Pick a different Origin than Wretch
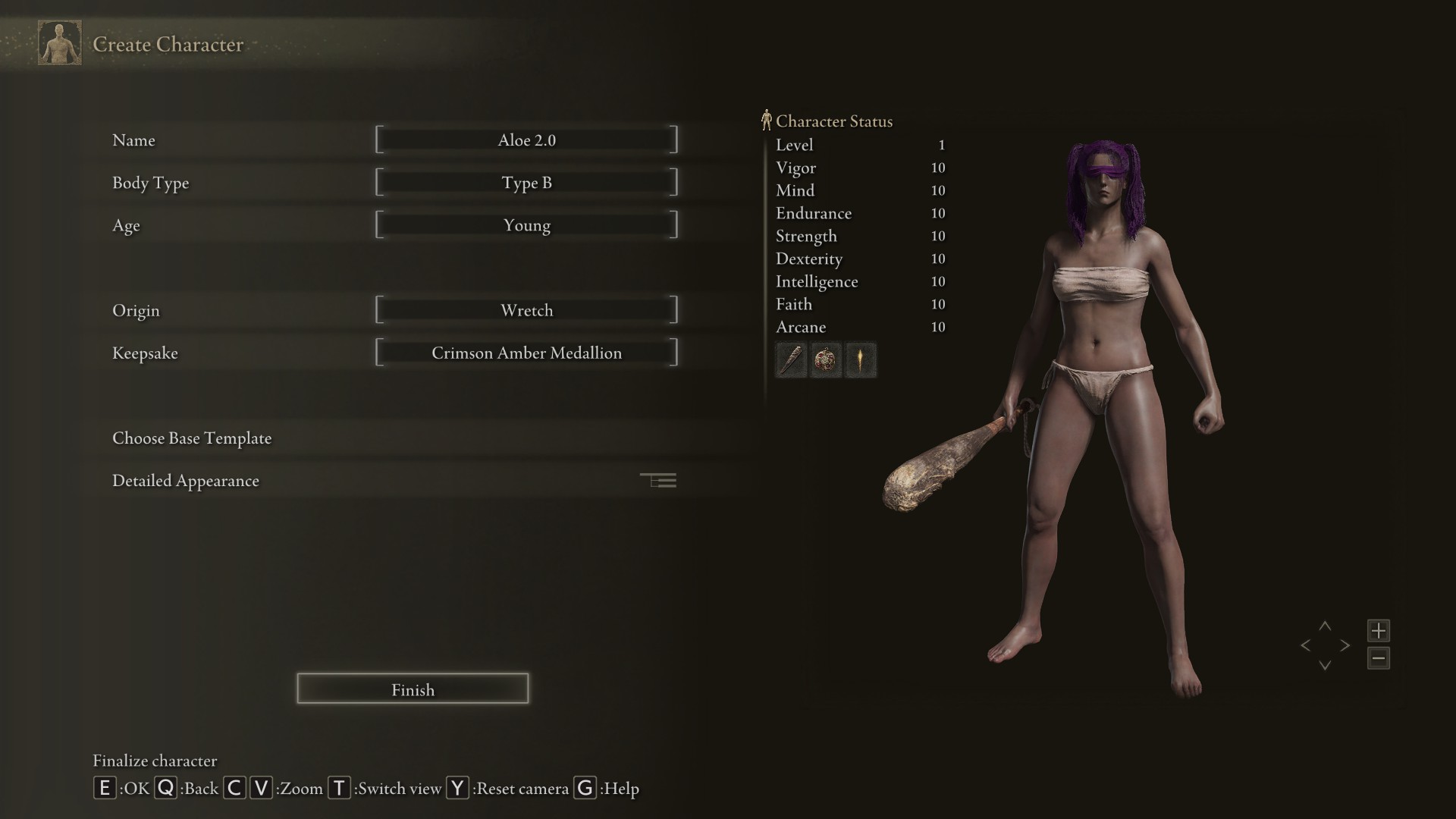Image resolution: width=1456 pixels, height=819 pixels. click(x=526, y=310)
